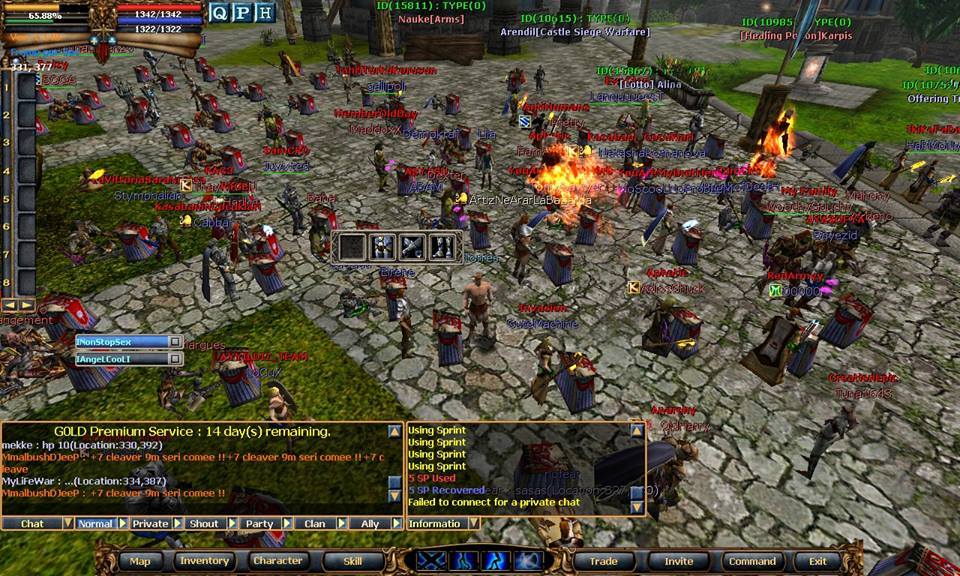
Task: Open the Informatio dropdown
Action: pos(473,523)
